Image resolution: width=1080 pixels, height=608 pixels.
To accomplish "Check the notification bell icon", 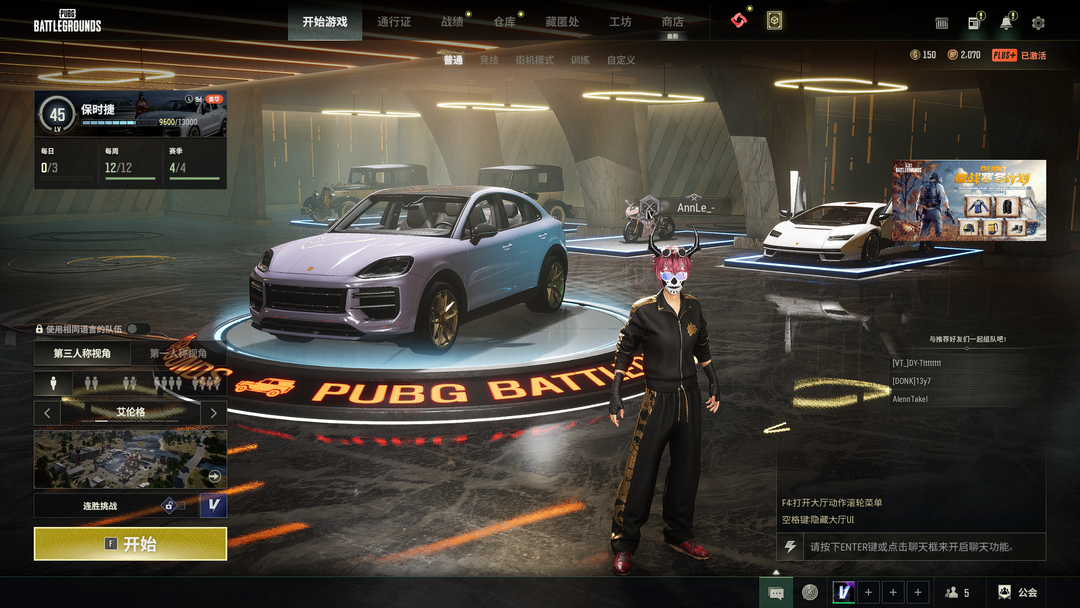I will (x=1006, y=23).
